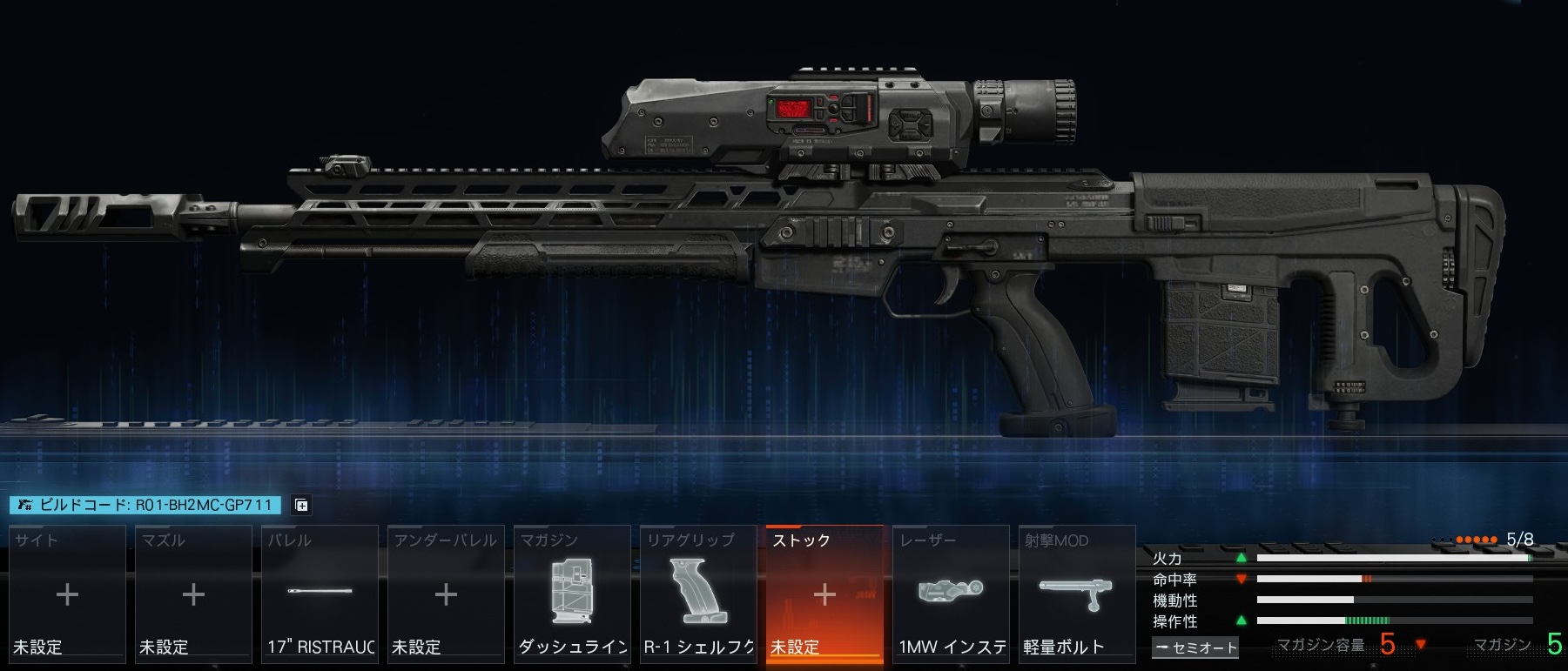
Task: Click the small icon beside the build code
Action: (x=301, y=505)
